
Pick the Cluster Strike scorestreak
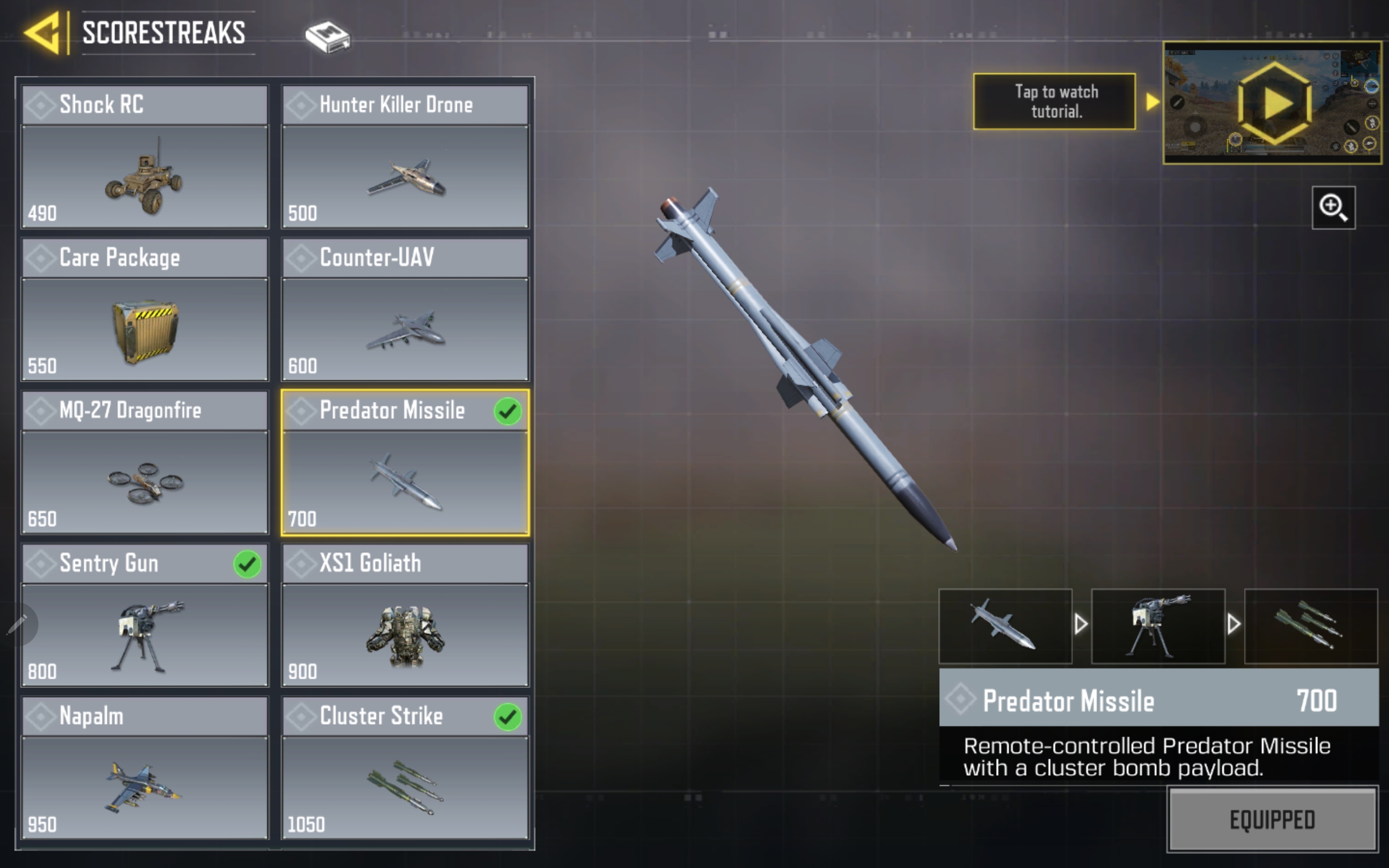405,768
